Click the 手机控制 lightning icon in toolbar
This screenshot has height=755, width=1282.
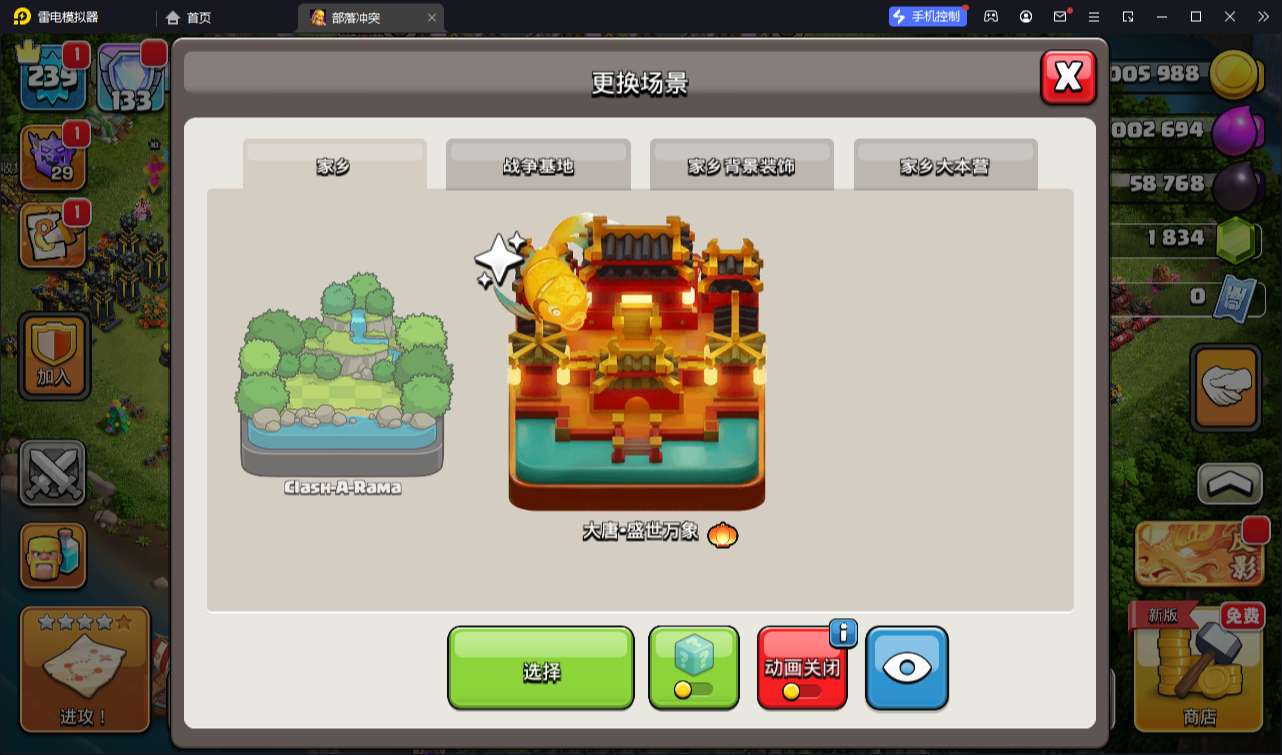[x=928, y=15]
